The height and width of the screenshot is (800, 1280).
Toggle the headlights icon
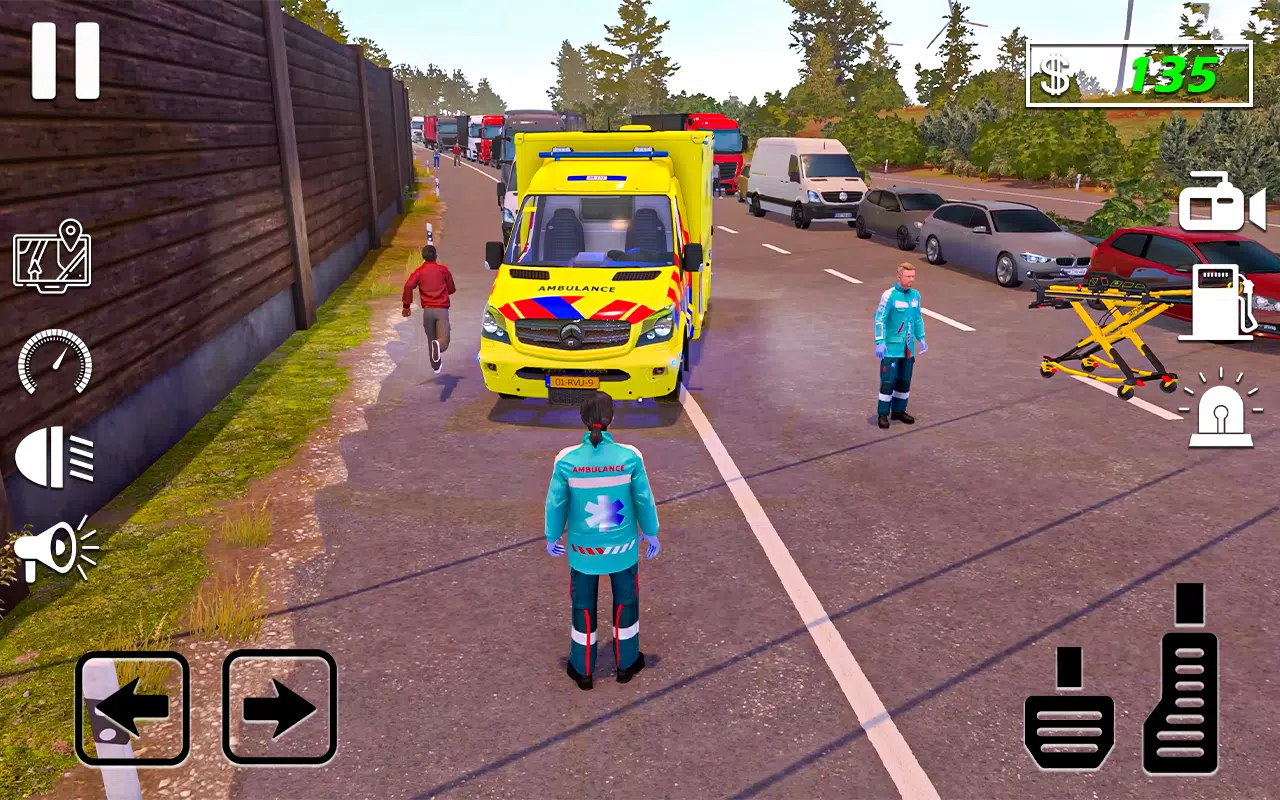tap(55, 457)
